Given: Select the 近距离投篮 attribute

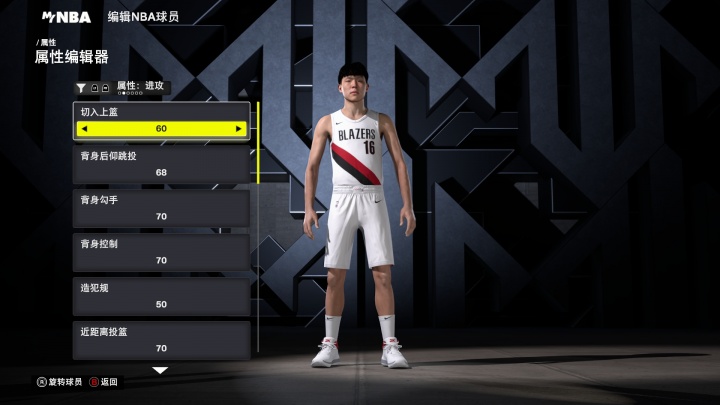Looking at the screenshot, I should click(x=161, y=340).
